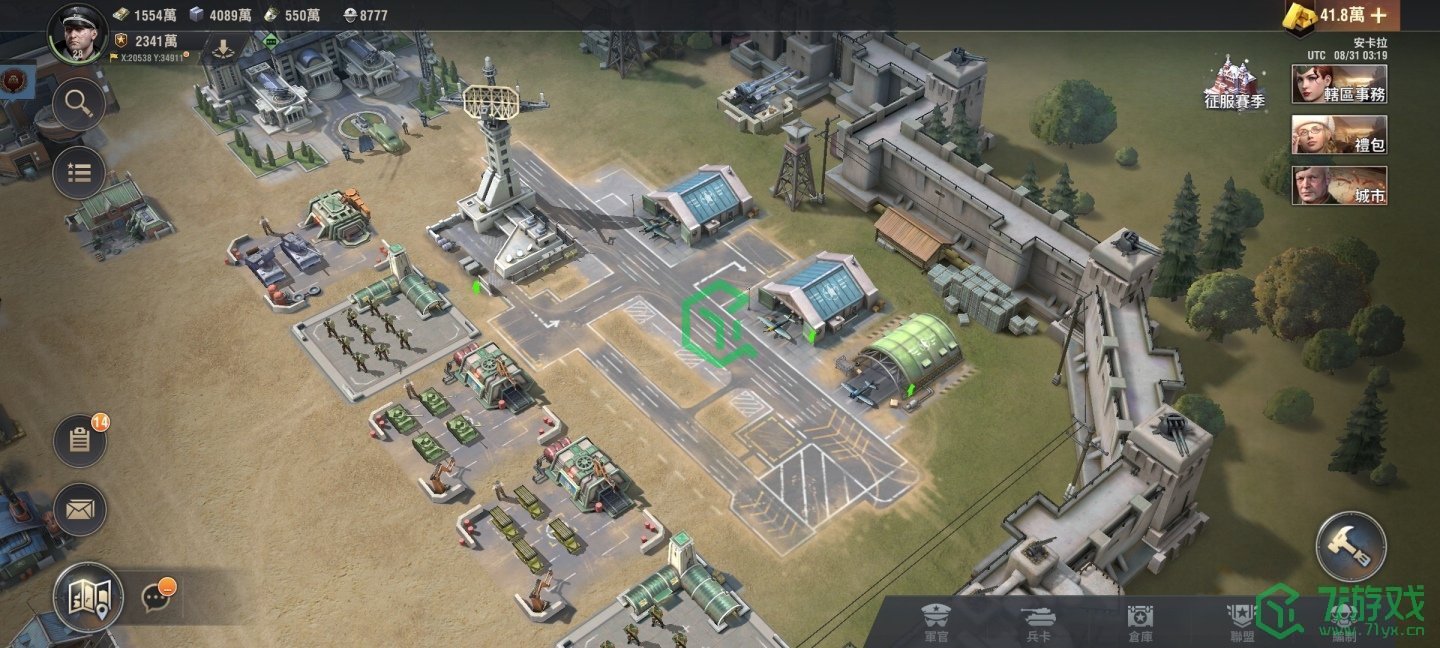Open the hammer build menu

coord(1350,546)
